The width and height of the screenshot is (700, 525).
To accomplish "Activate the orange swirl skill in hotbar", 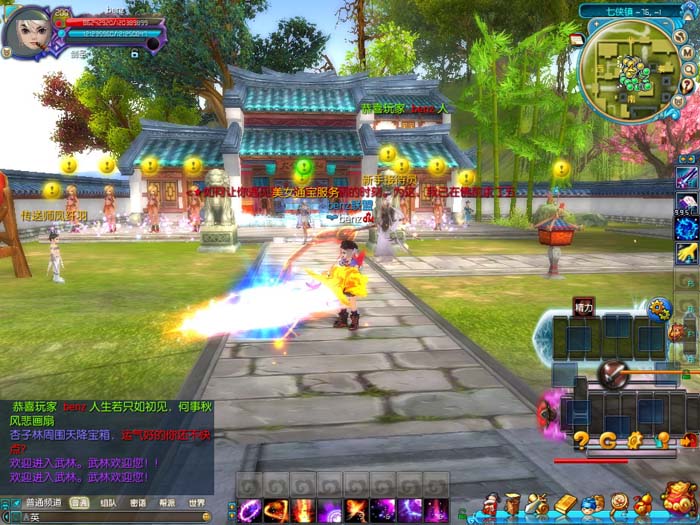I will pos(276,510).
